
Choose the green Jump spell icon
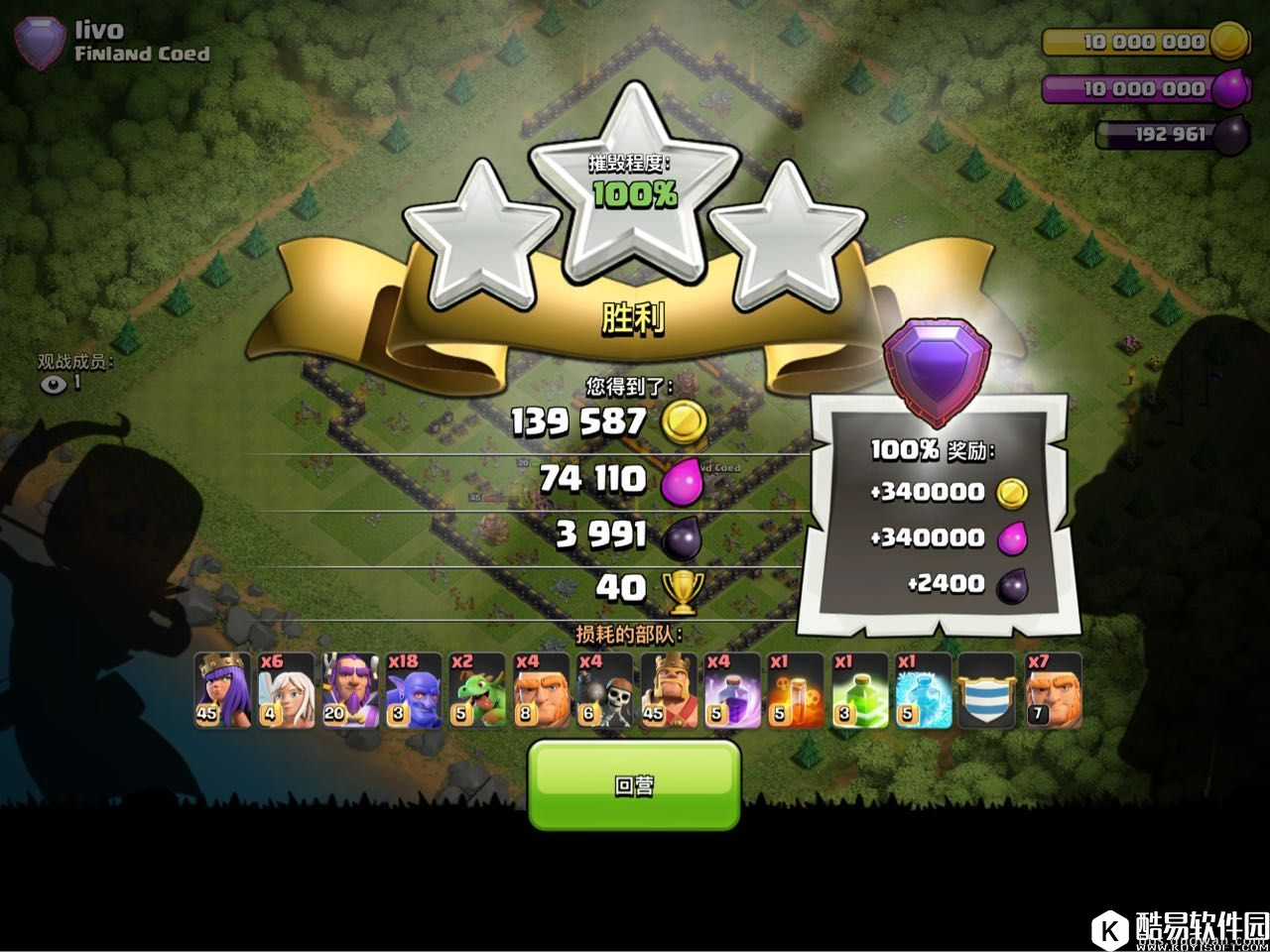pos(859,690)
